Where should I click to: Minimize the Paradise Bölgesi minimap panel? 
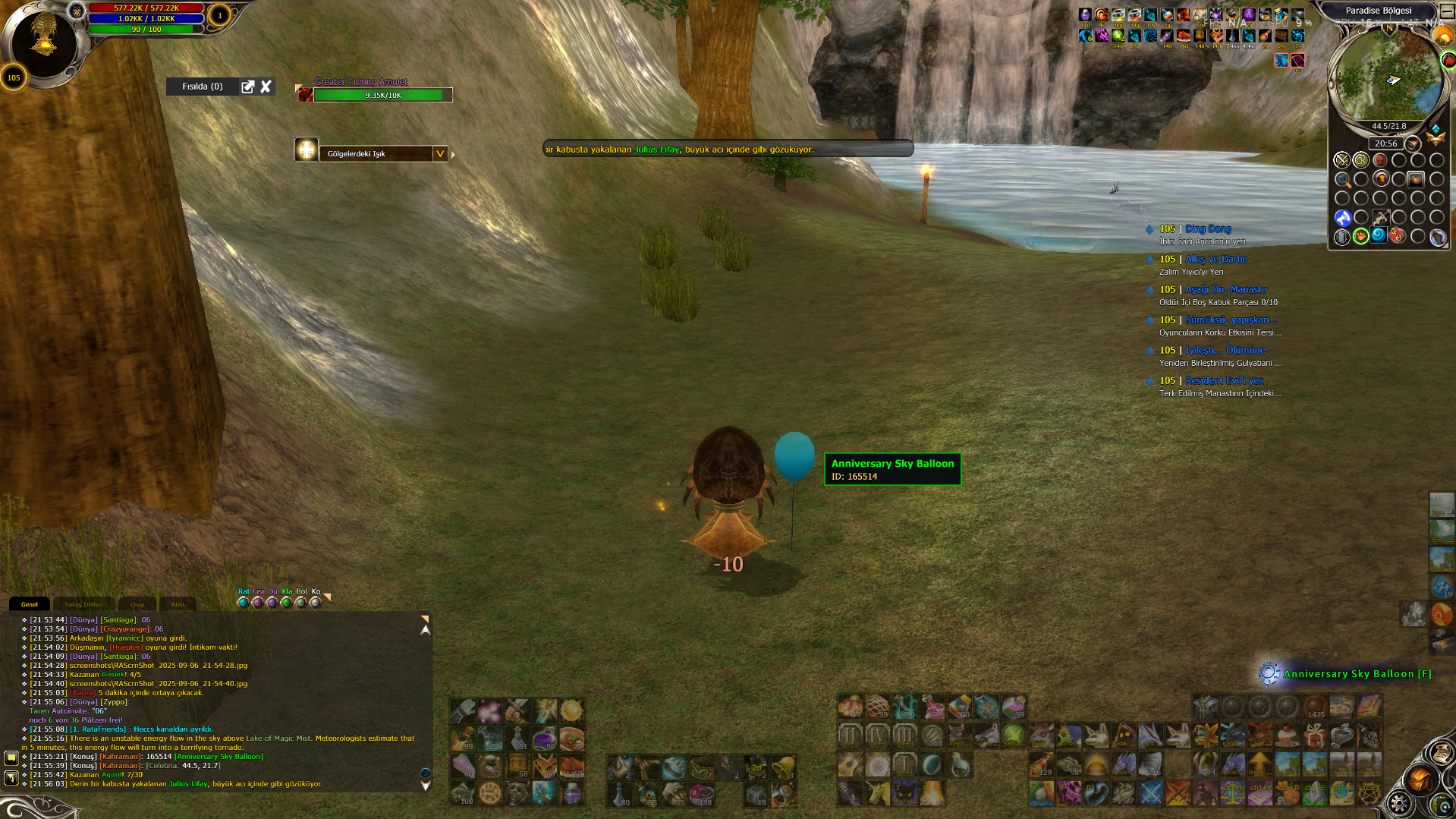(1447, 11)
